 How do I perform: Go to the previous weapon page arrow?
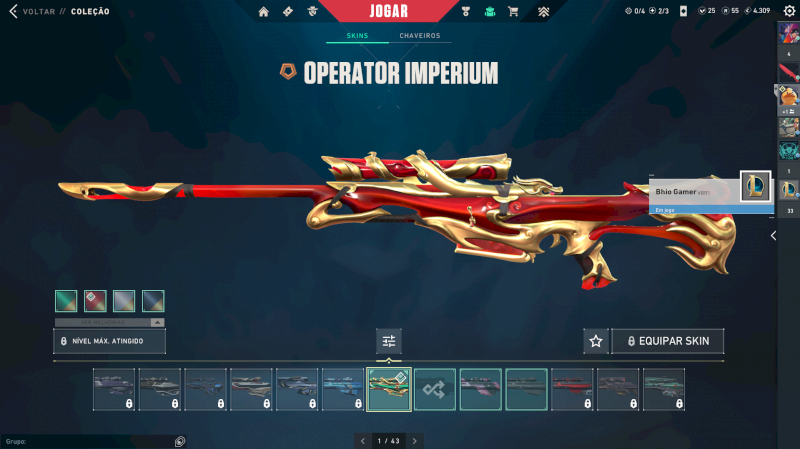pyautogui.click(x=362, y=440)
